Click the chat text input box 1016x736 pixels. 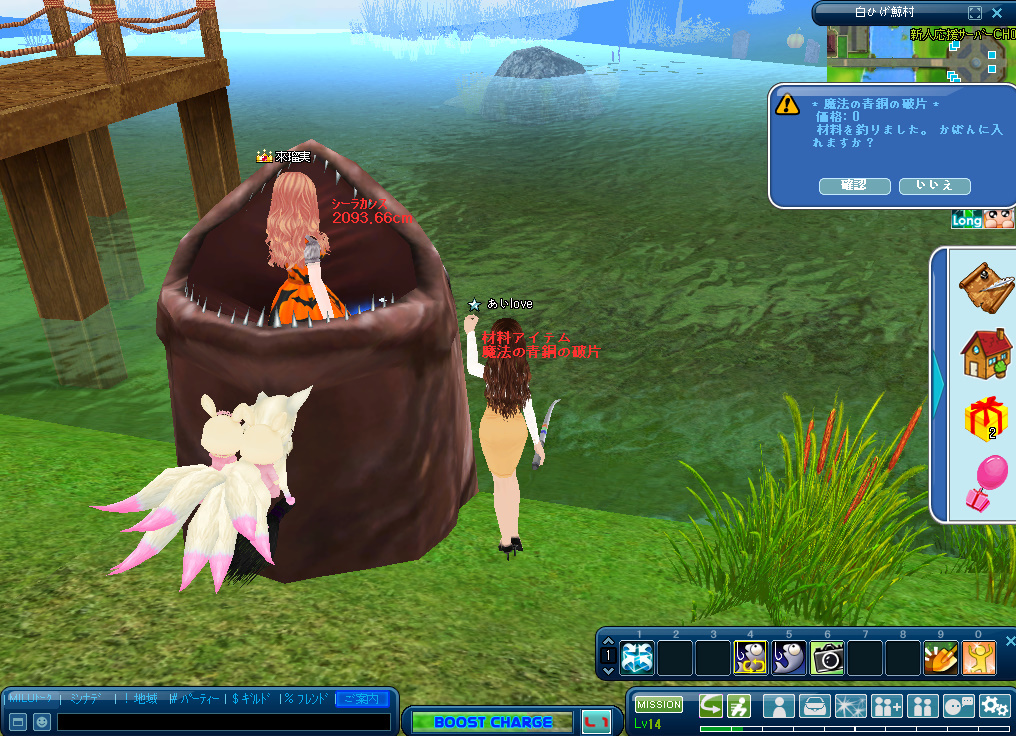223,721
